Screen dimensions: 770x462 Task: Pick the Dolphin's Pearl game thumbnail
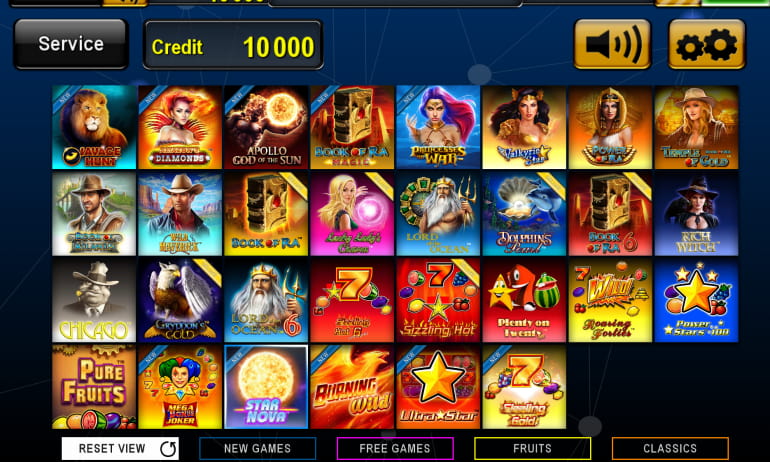coord(524,213)
